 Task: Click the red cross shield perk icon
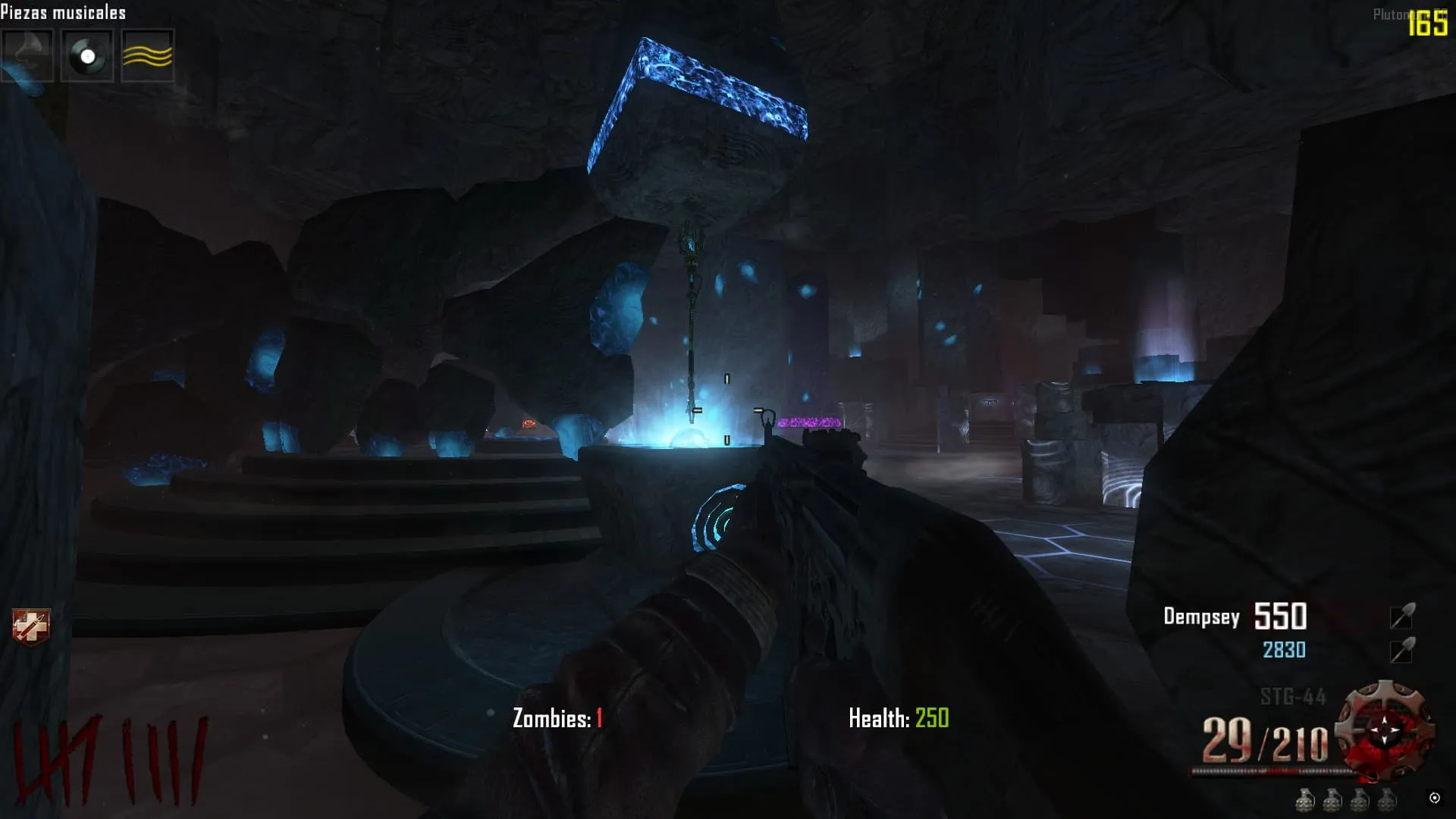[x=31, y=627]
